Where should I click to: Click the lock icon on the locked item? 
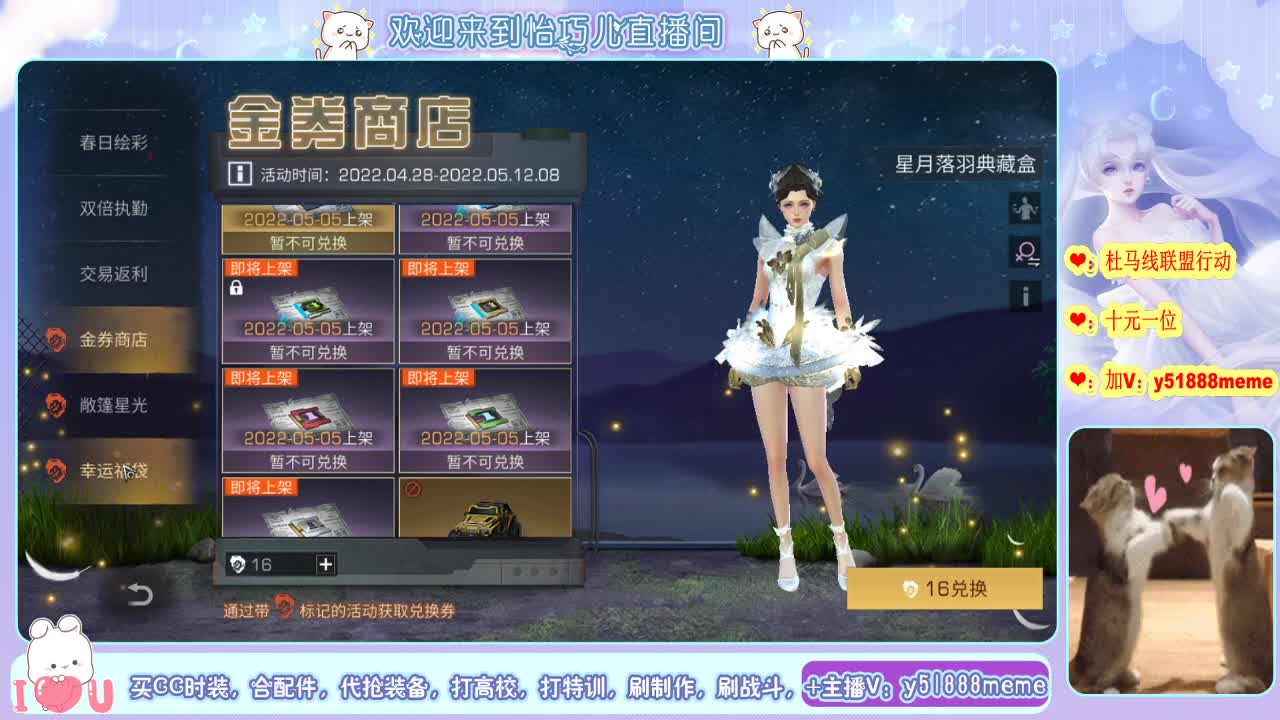(x=235, y=288)
